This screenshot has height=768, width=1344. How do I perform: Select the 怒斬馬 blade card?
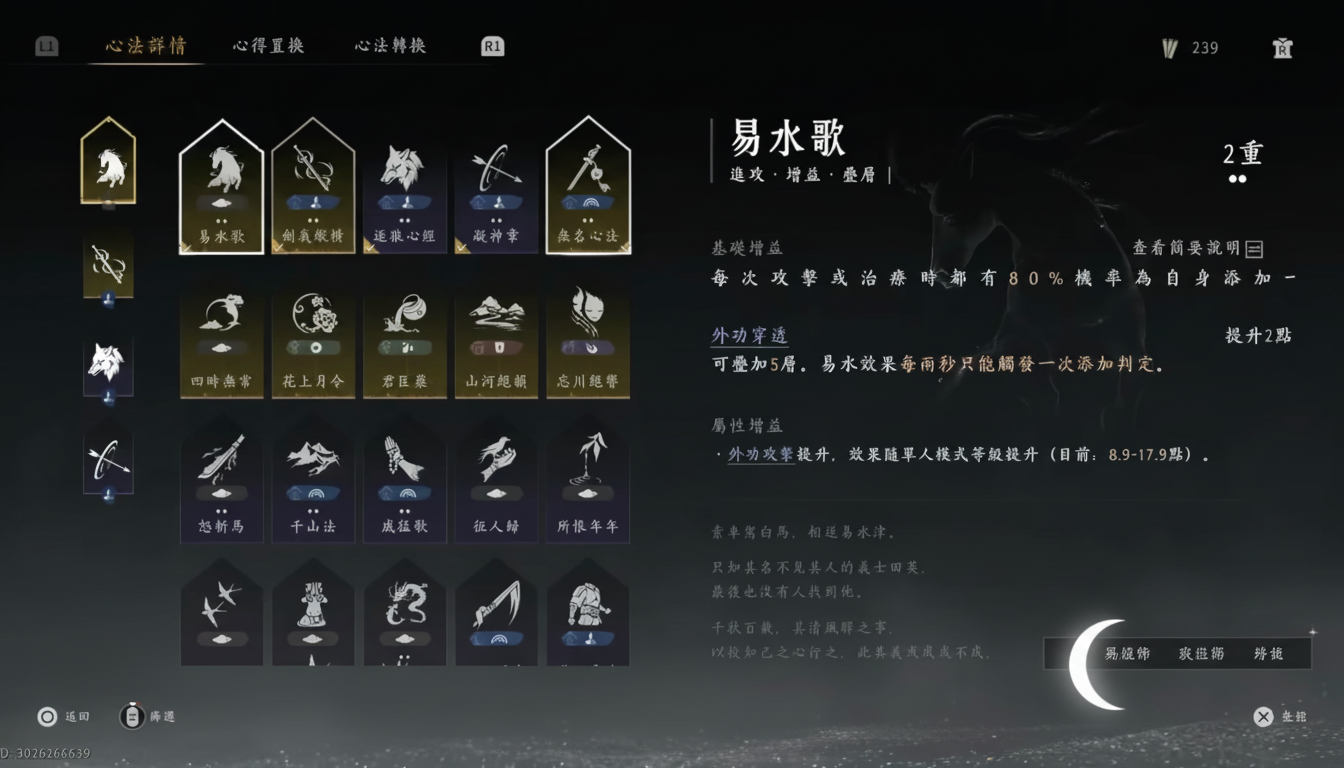pyautogui.click(x=220, y=480)
